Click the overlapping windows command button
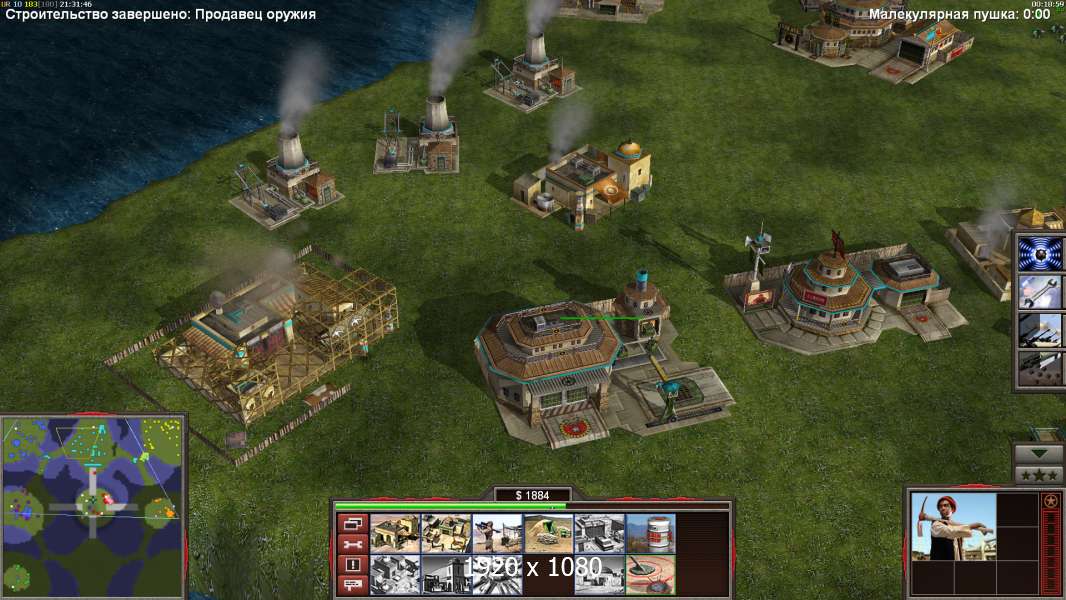 [352, 523]
